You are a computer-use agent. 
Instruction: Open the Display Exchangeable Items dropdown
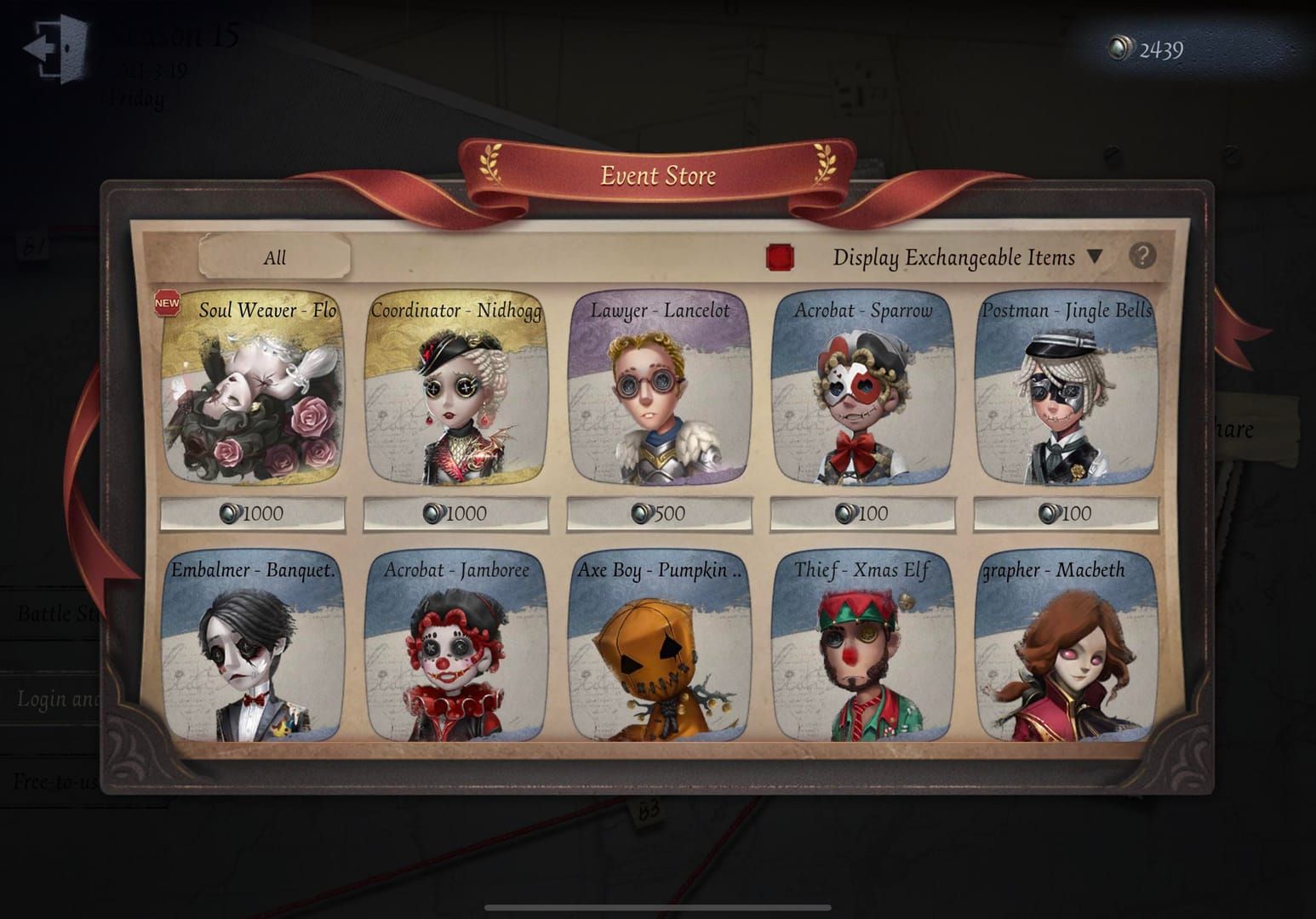click(x=1096, y=256)
